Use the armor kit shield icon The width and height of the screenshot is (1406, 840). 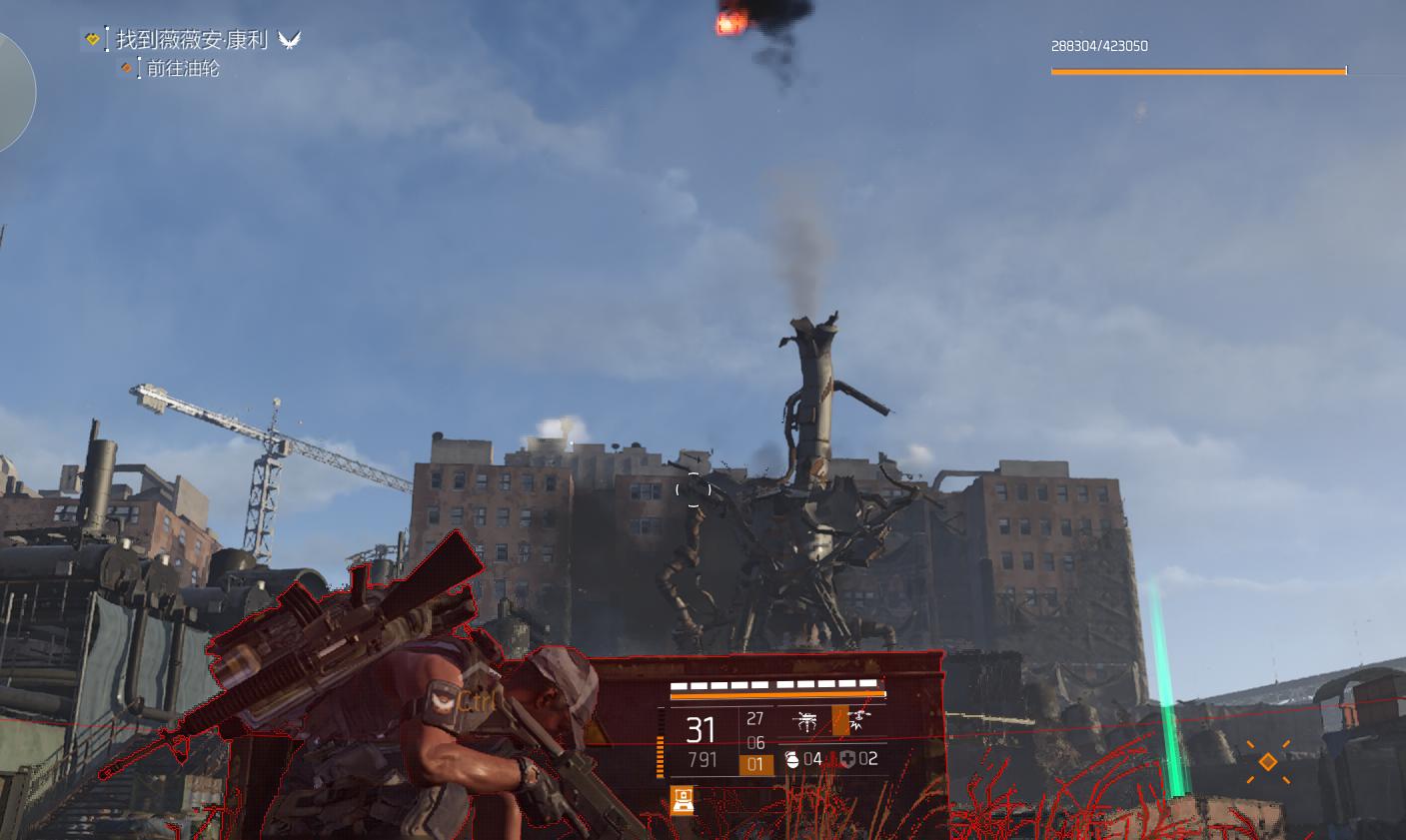point(847,759)
